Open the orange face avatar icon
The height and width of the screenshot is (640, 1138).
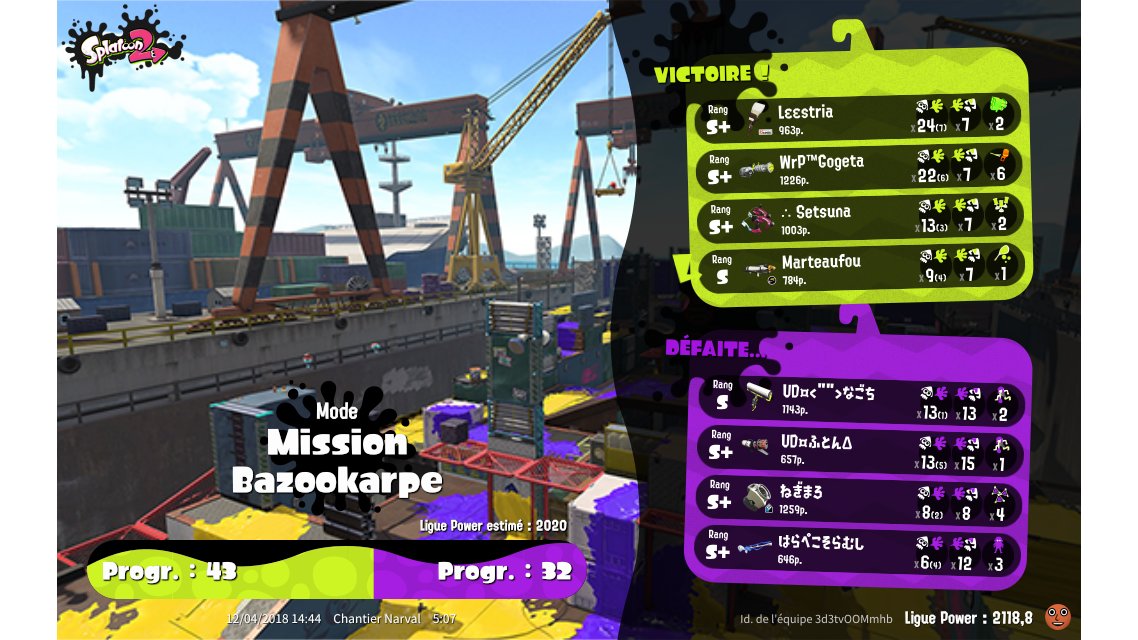[1056, 617]
